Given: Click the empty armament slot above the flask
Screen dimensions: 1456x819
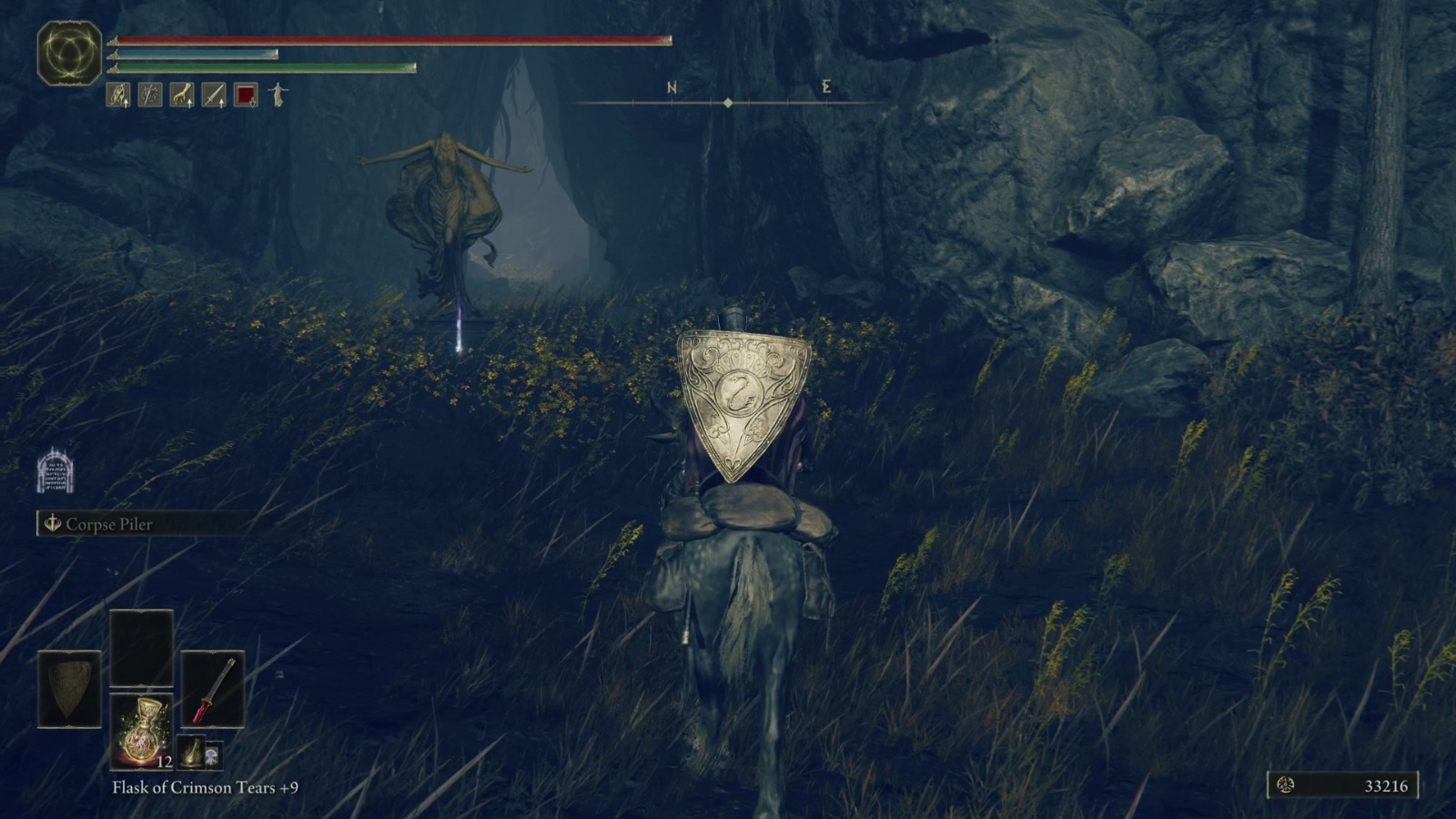Looking at the screenshot, I should 142,648.
